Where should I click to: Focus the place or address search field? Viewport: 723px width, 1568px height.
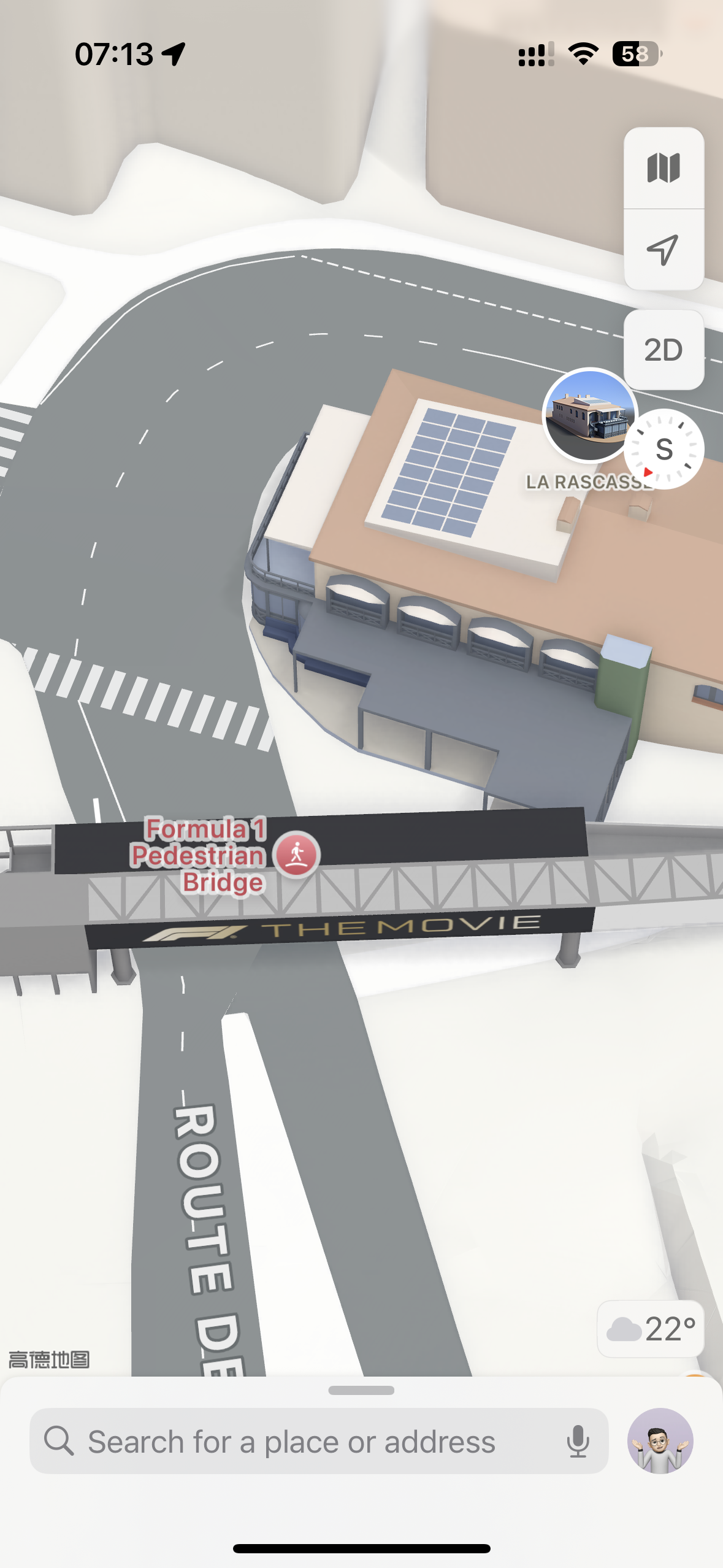tap(291, 1442)
